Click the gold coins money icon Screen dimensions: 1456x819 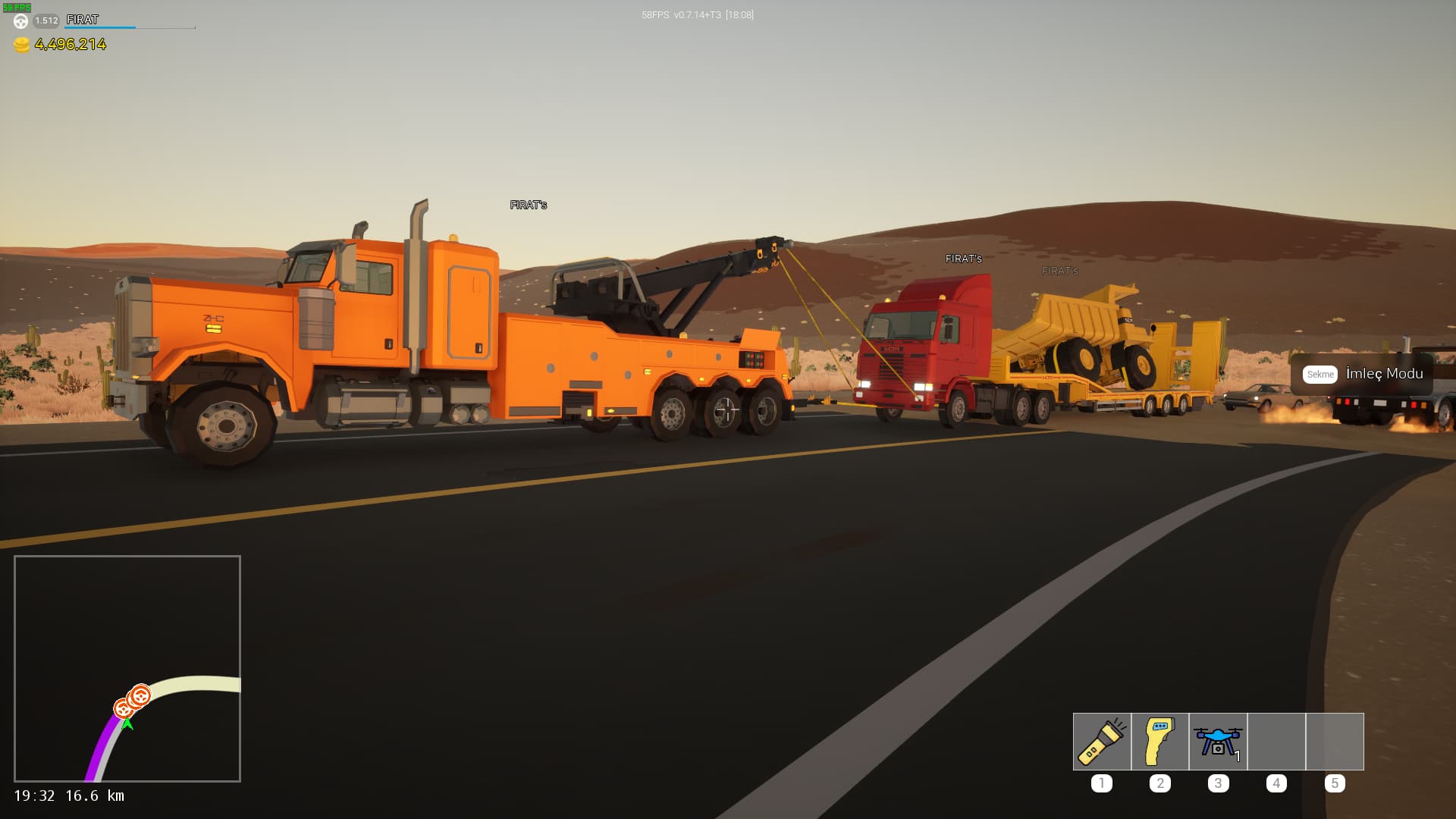pyautogui.click(x=22, y=45)
